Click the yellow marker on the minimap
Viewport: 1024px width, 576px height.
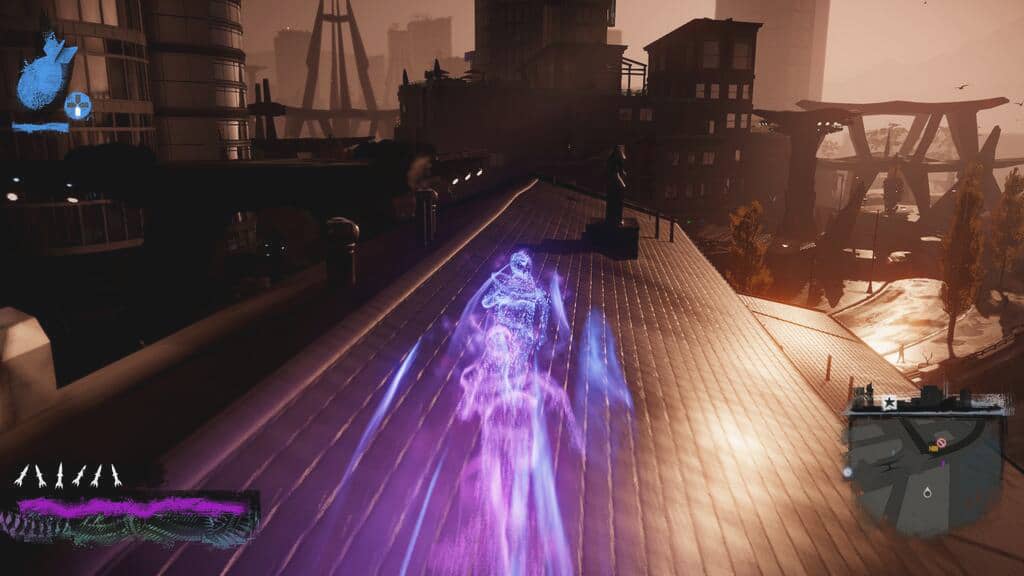coord(933,448)
